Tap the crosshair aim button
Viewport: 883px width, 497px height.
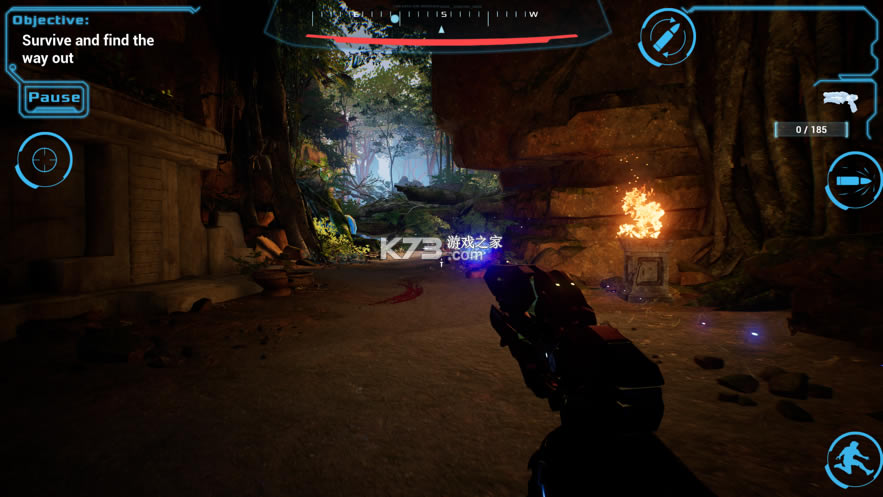point(44,159)
